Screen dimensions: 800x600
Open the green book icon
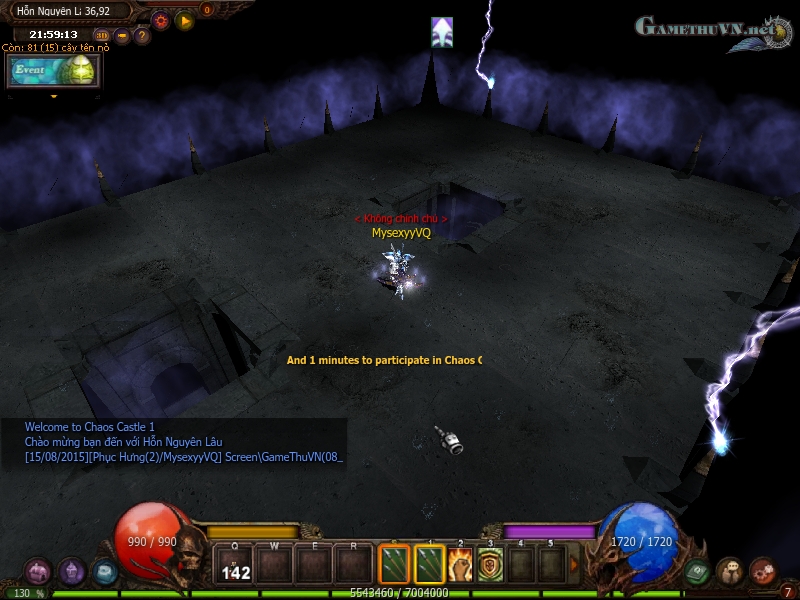tap(697, 571)
